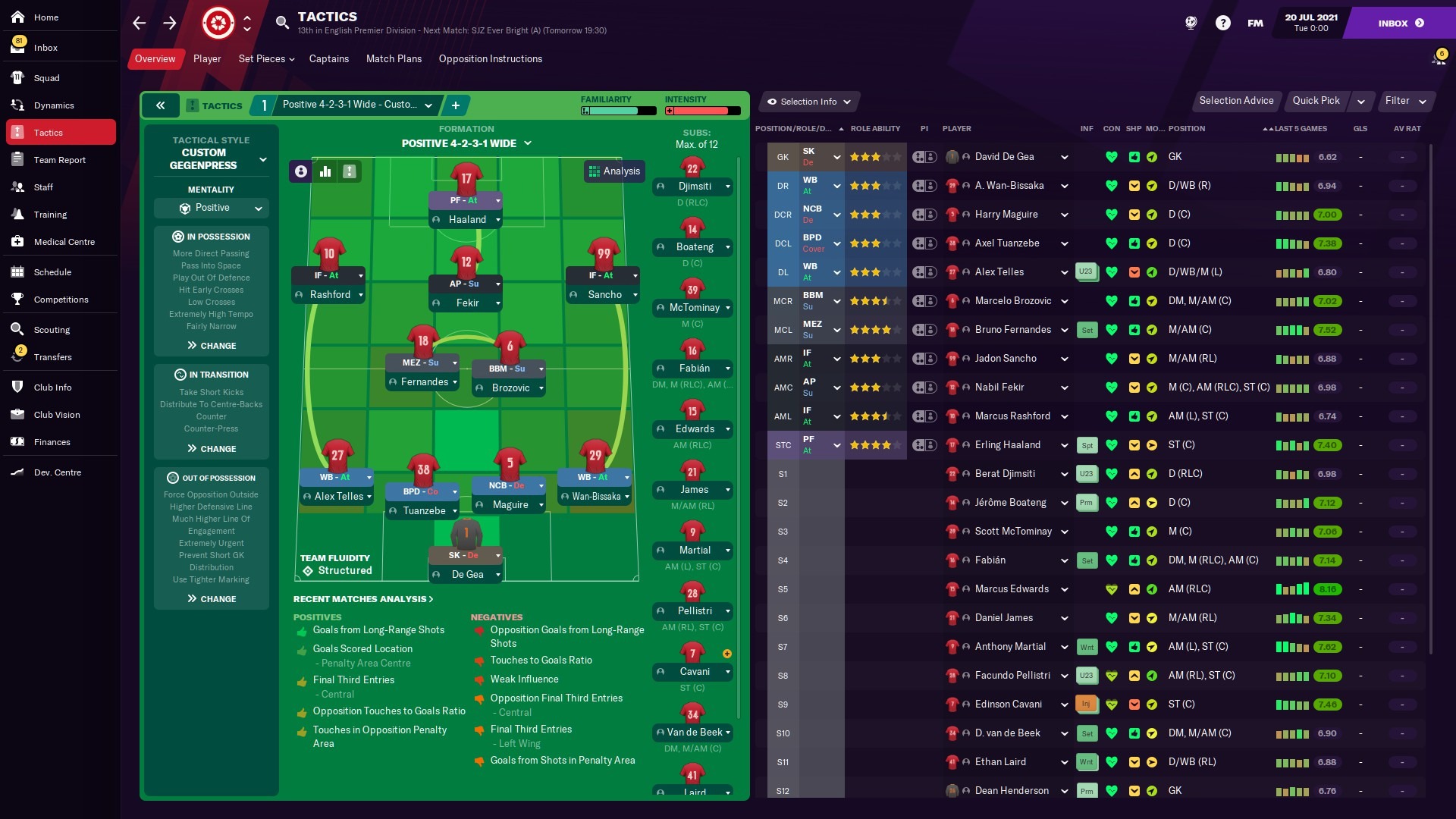Viewport: 1456px width, 819px height.
Task: Toggle the eye icon next to Selection Info
Action: click(773, 102)
